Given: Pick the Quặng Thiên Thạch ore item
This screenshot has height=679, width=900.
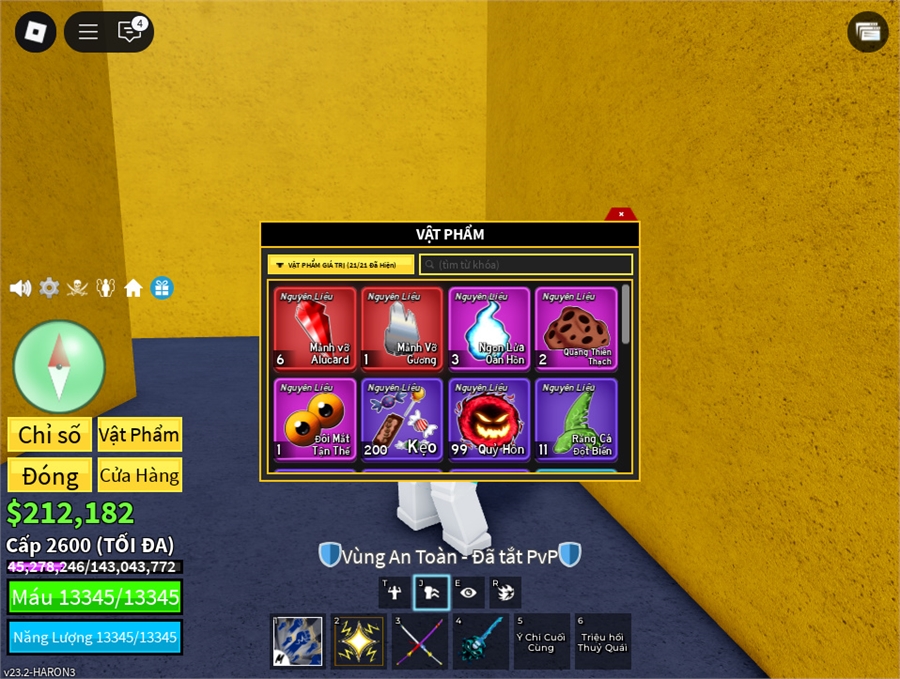Looking at the screenshot, I should 575,328.
